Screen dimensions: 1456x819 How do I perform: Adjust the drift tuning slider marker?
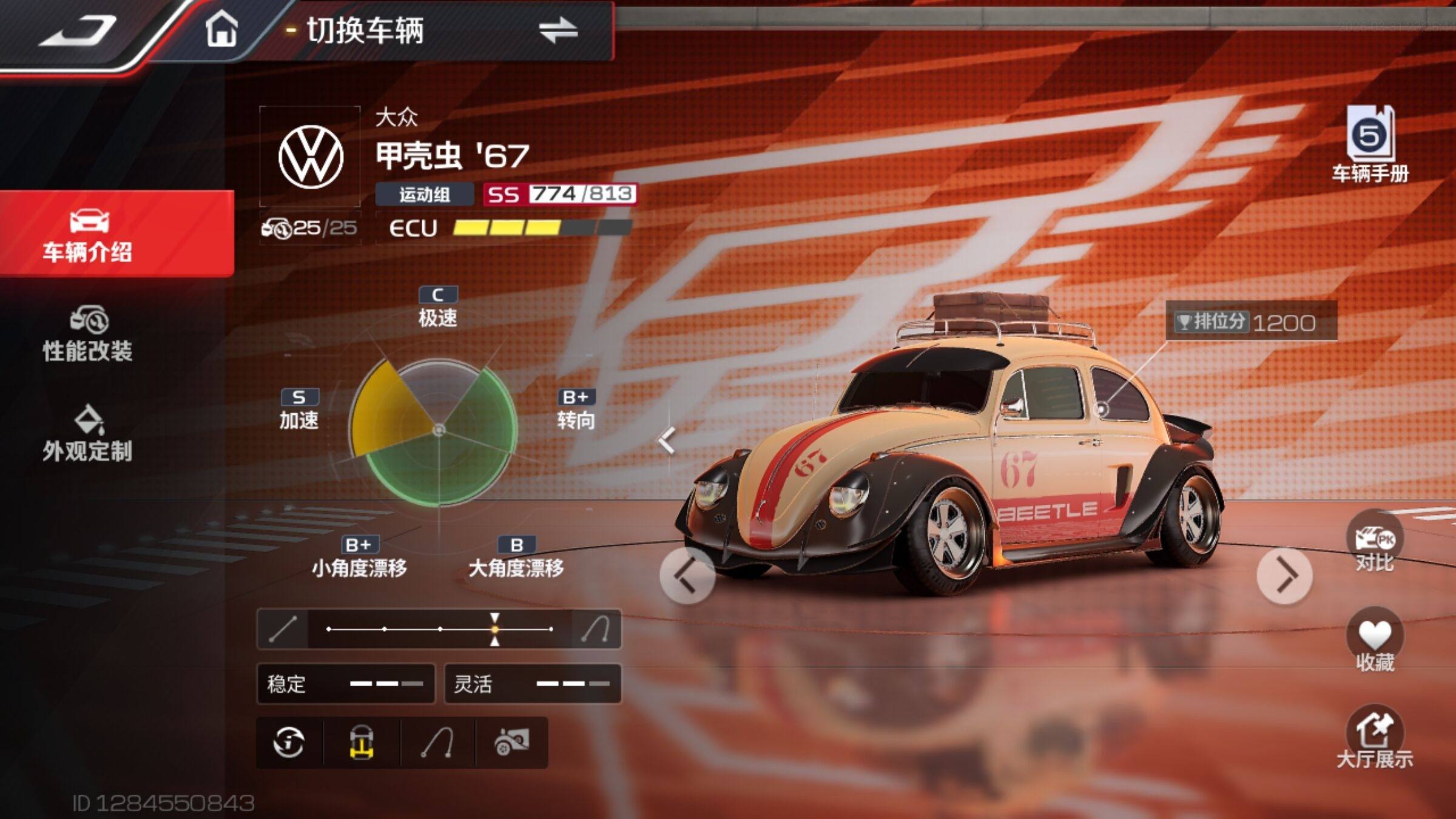[x=495, y=630]
